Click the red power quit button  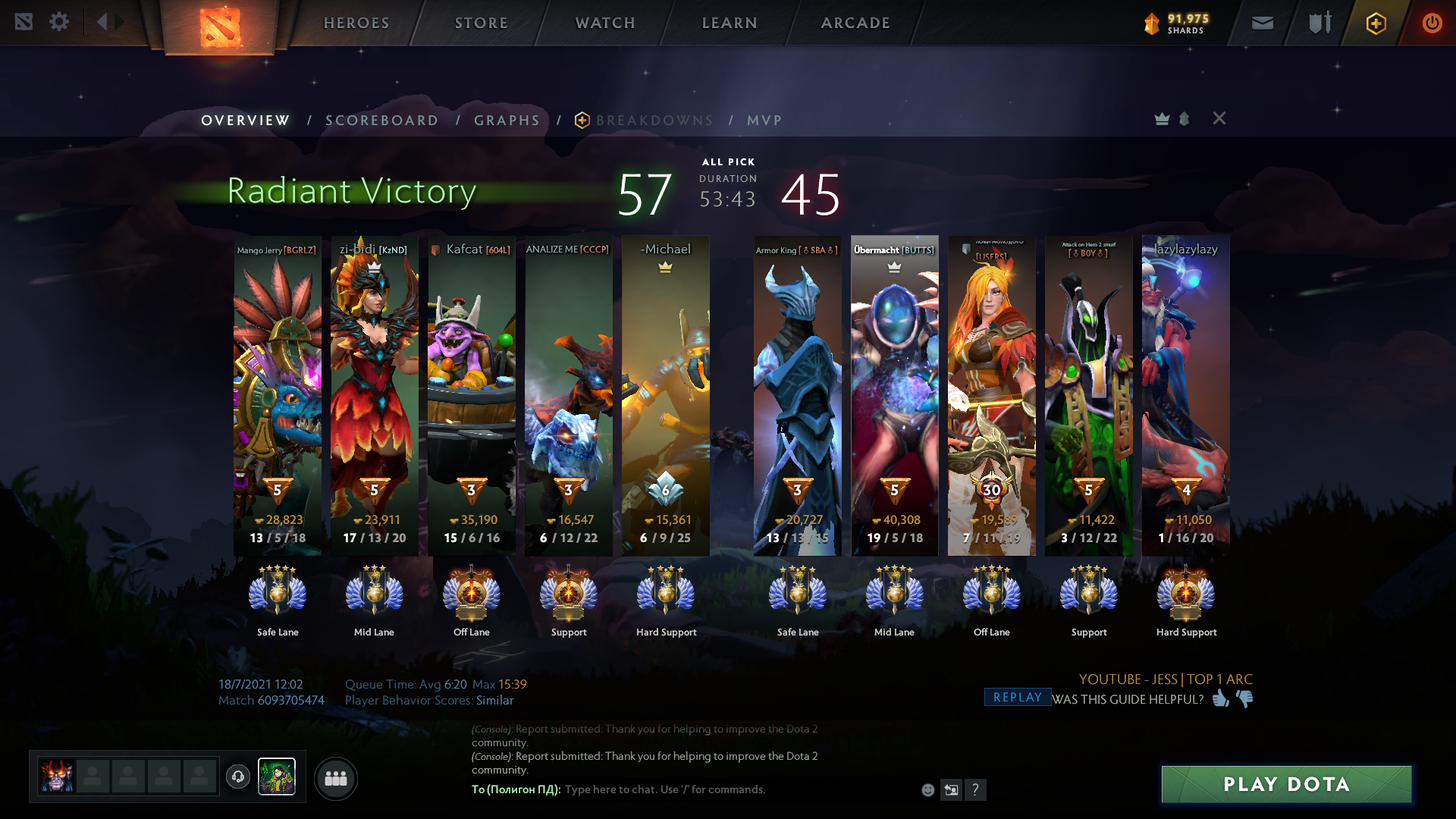tap(1432, 23)
